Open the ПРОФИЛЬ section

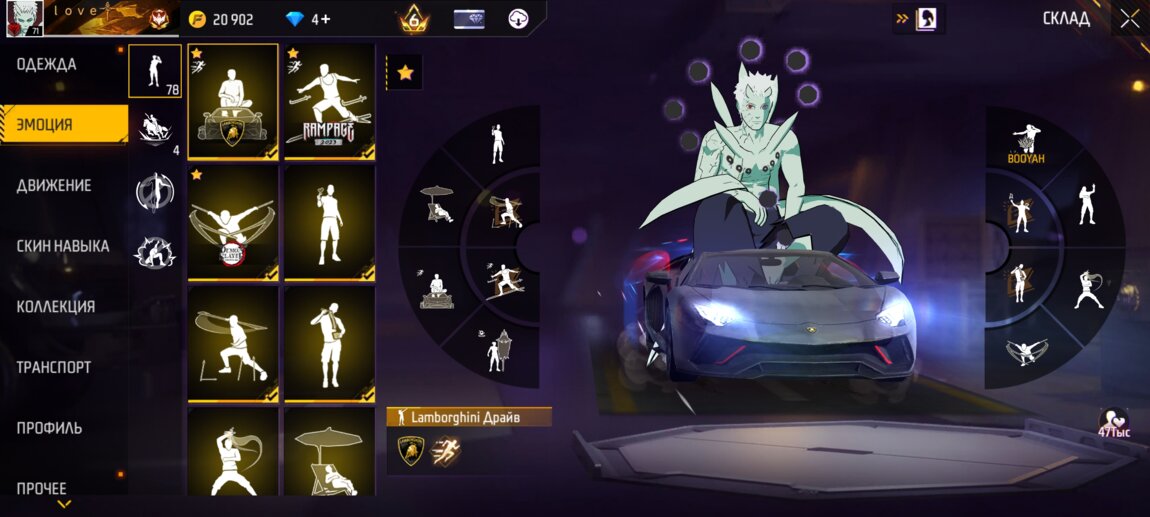coord(49,428)
